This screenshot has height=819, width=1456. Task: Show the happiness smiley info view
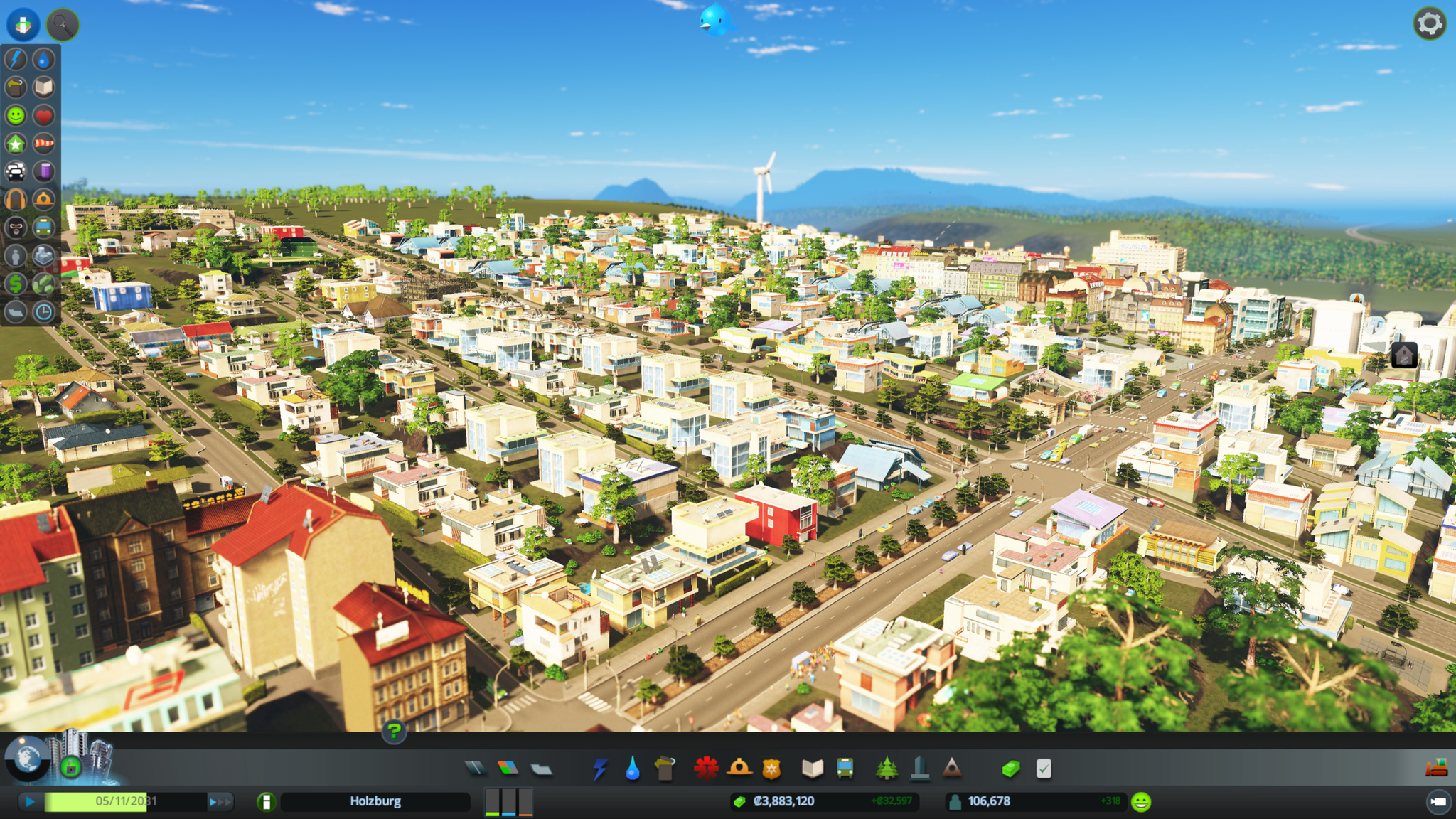[16, 115]
